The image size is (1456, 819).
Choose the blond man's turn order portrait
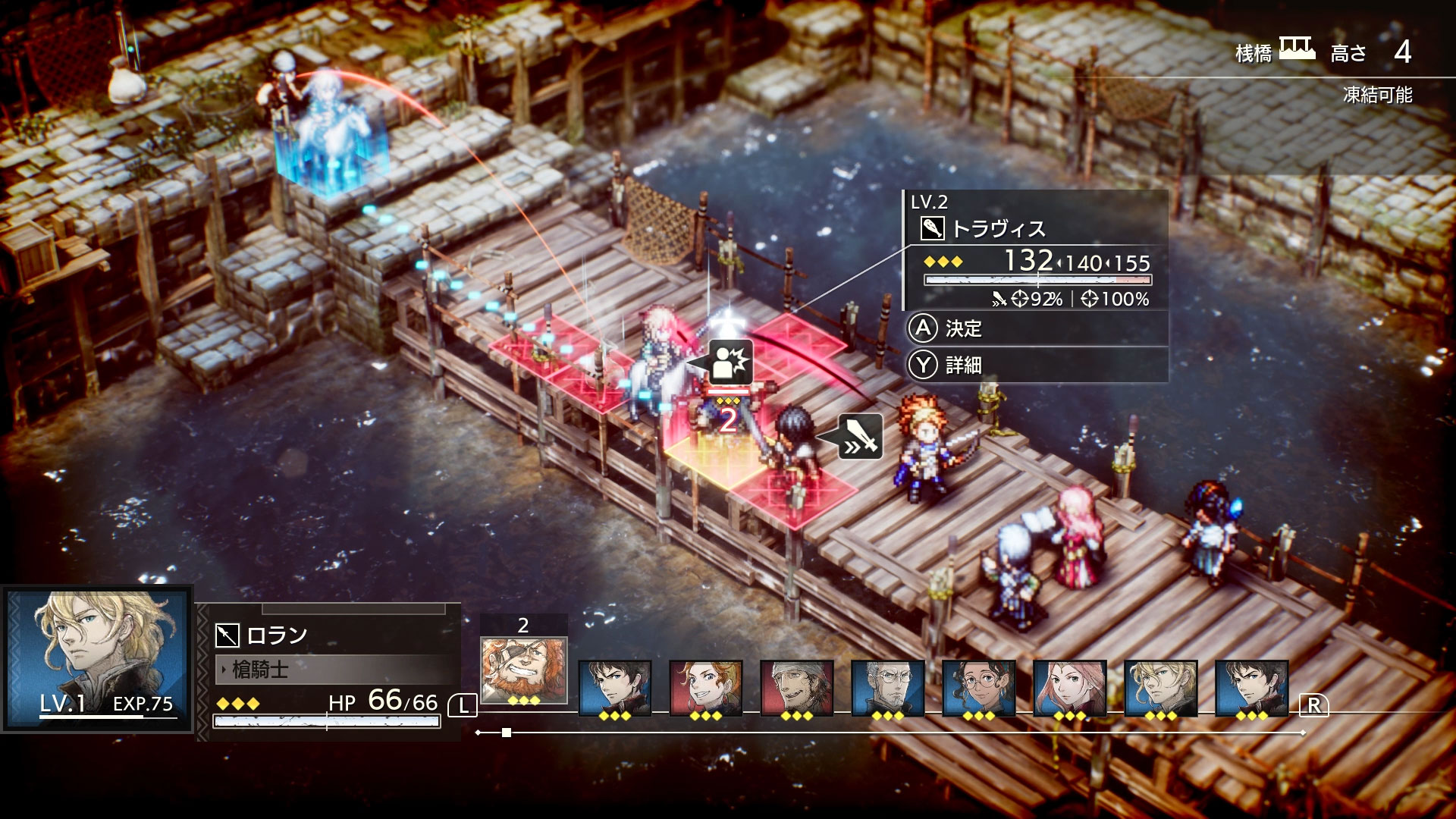1160,688
